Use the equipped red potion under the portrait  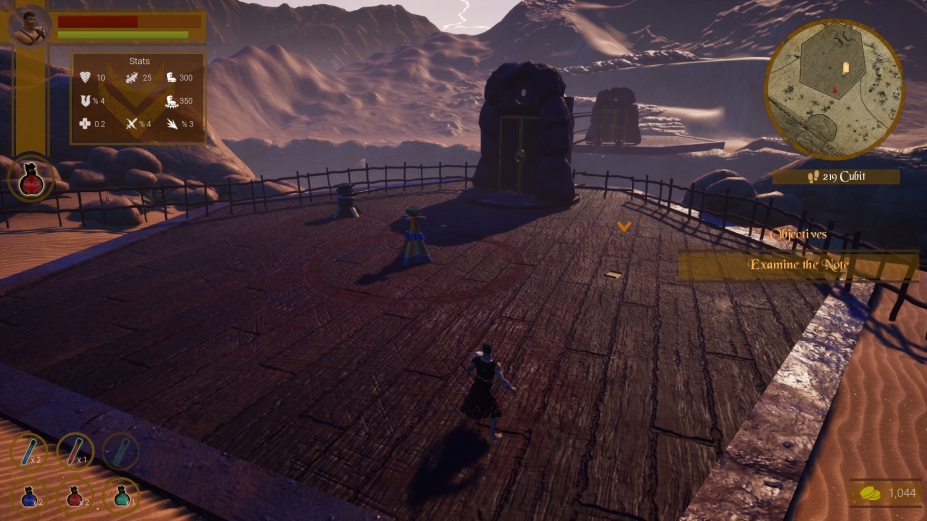31,180
